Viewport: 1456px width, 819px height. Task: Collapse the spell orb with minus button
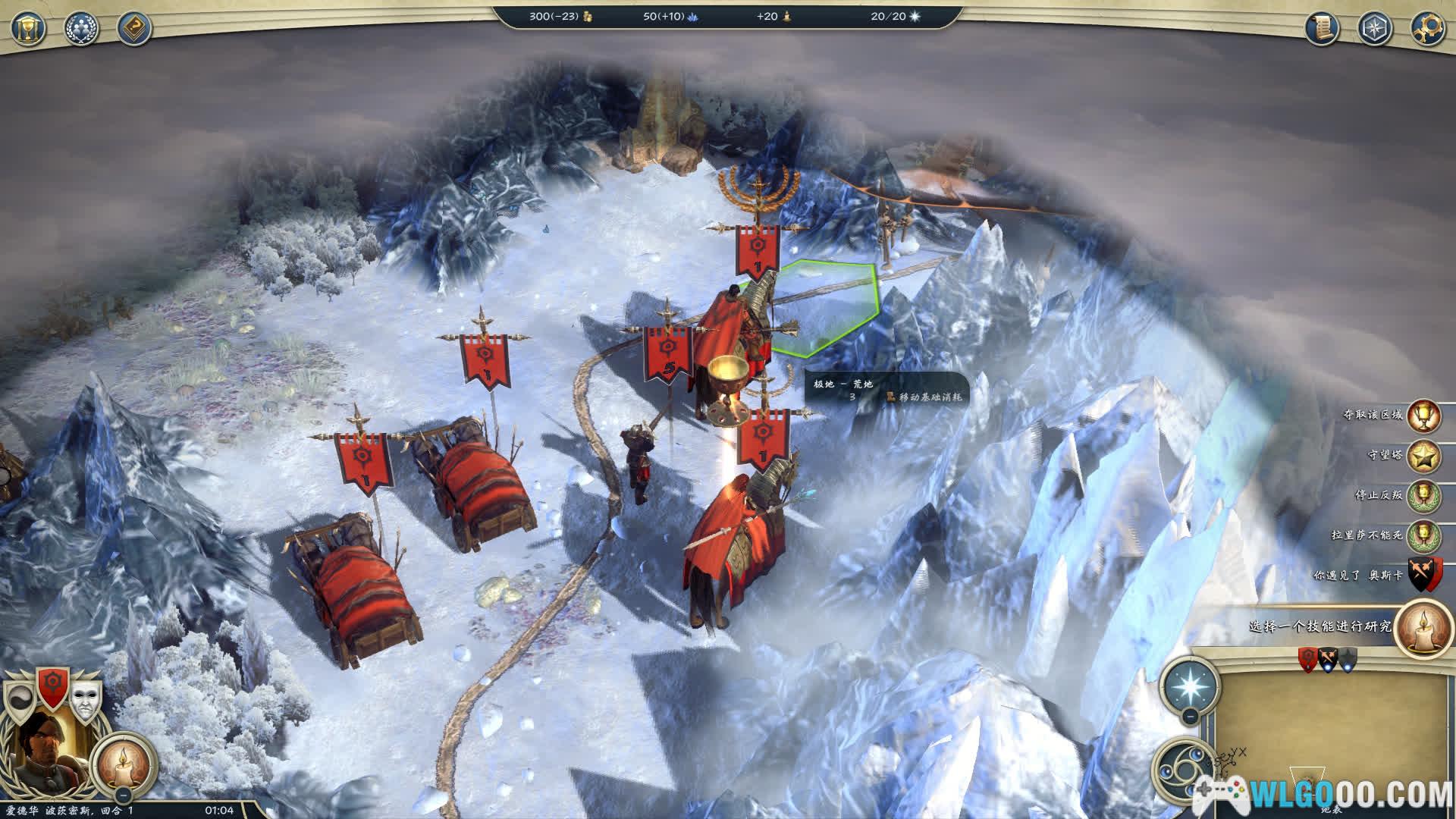[1190, 717]
